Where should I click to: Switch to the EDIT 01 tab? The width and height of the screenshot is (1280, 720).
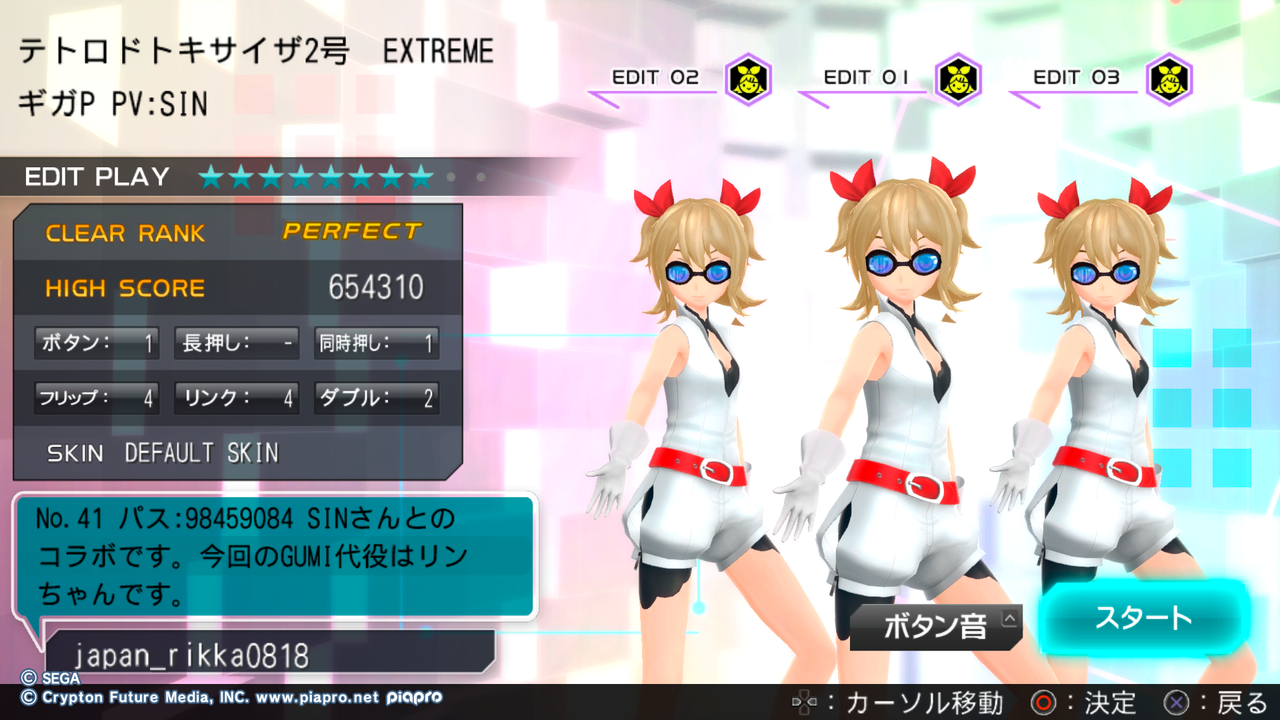pos(866,77)
